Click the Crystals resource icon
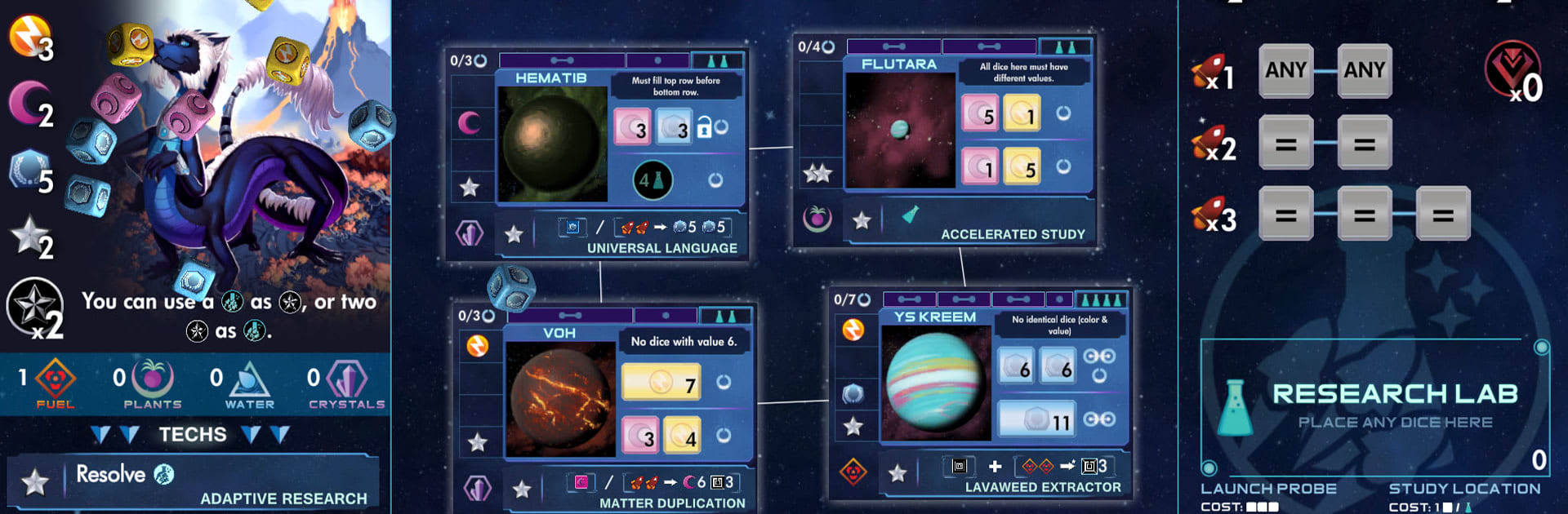The height and width of the screenshot is (514, 1568). click(x=346, y=380)
